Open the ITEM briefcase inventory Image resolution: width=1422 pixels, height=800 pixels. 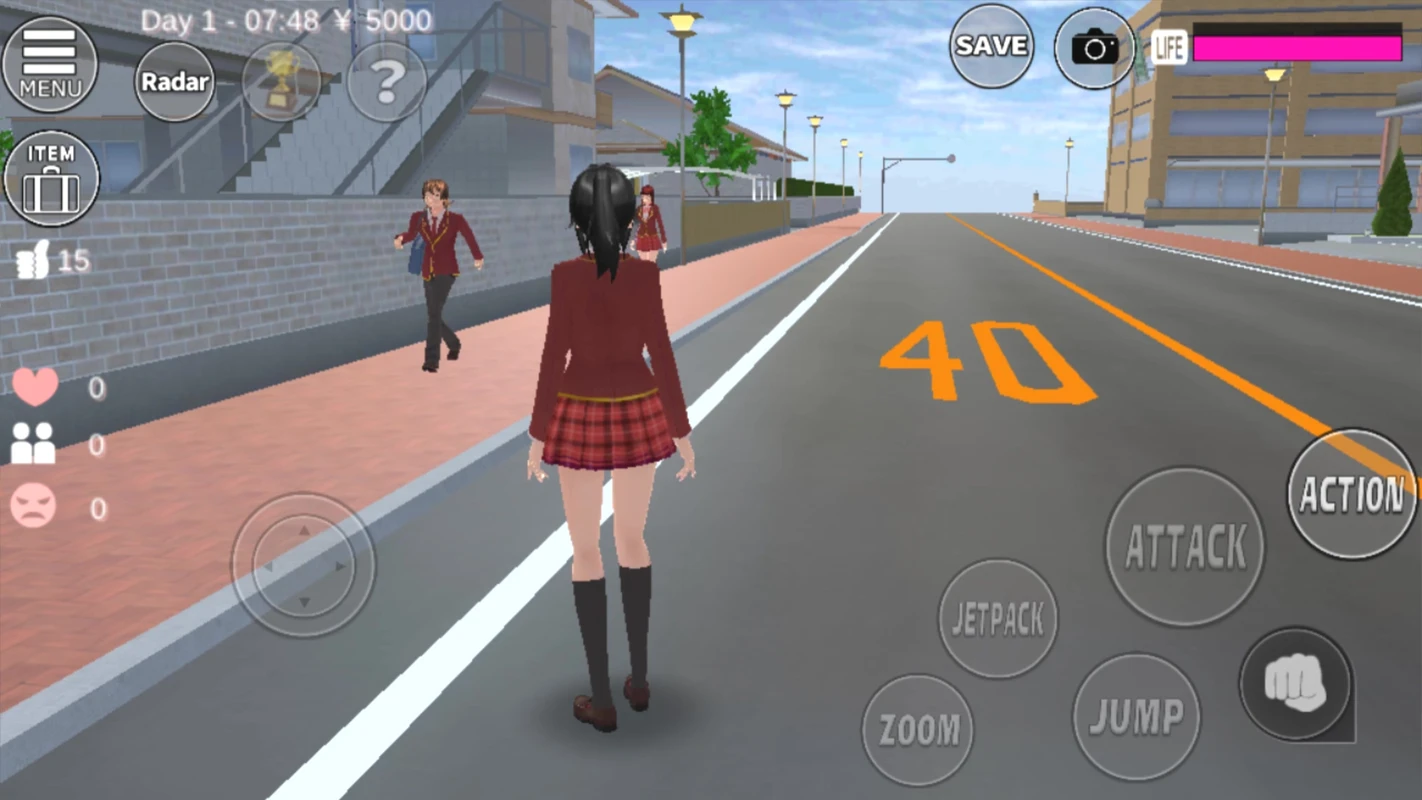pos(50,180)
